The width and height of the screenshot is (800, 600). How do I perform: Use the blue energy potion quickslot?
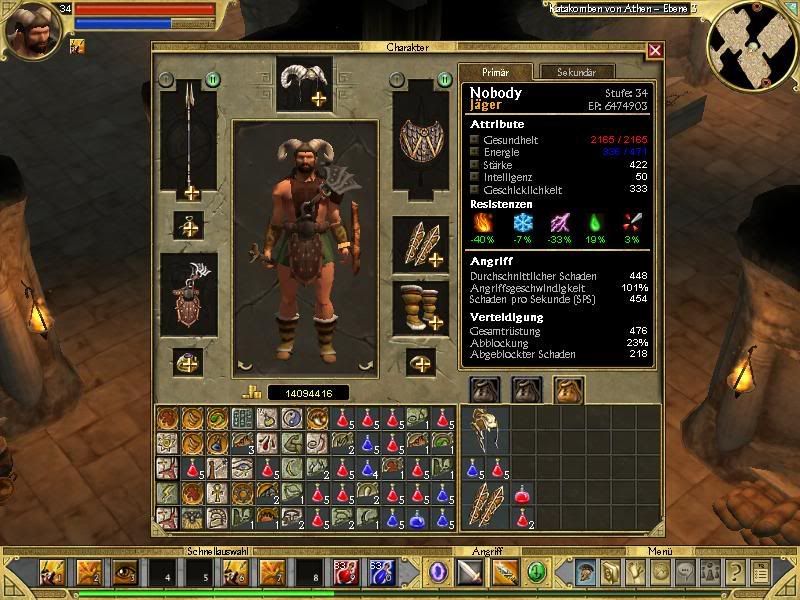coord(383,573)
